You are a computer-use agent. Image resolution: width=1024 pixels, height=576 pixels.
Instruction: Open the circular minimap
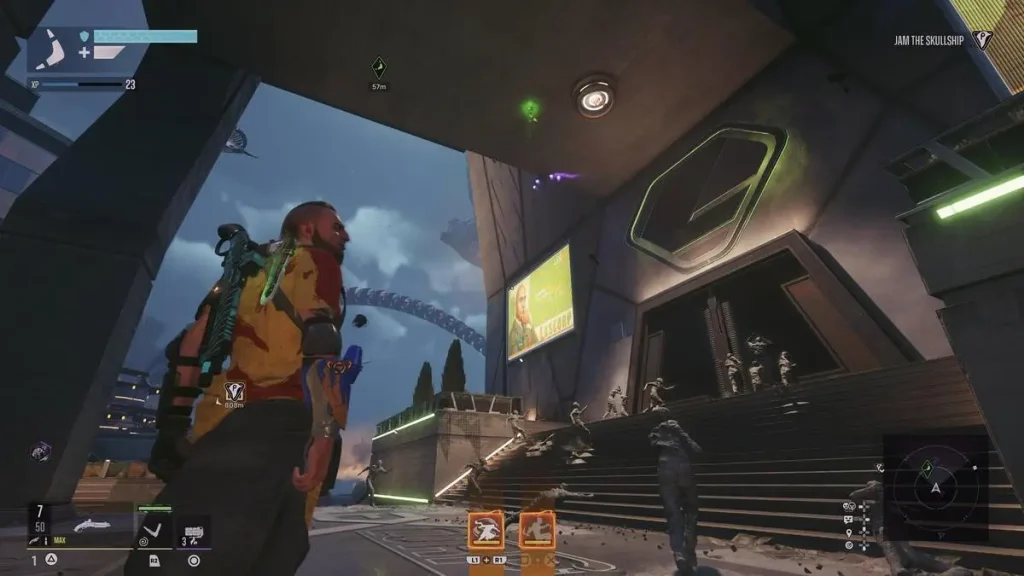pyautogui.click(x=935, y=487)
